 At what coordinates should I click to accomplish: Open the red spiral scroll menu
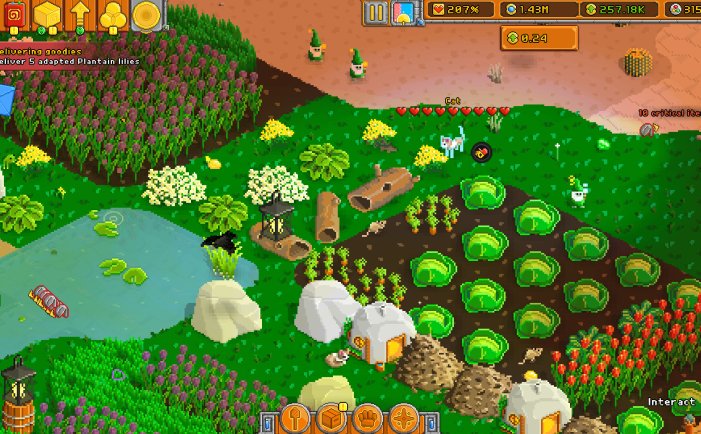point(14,14)
